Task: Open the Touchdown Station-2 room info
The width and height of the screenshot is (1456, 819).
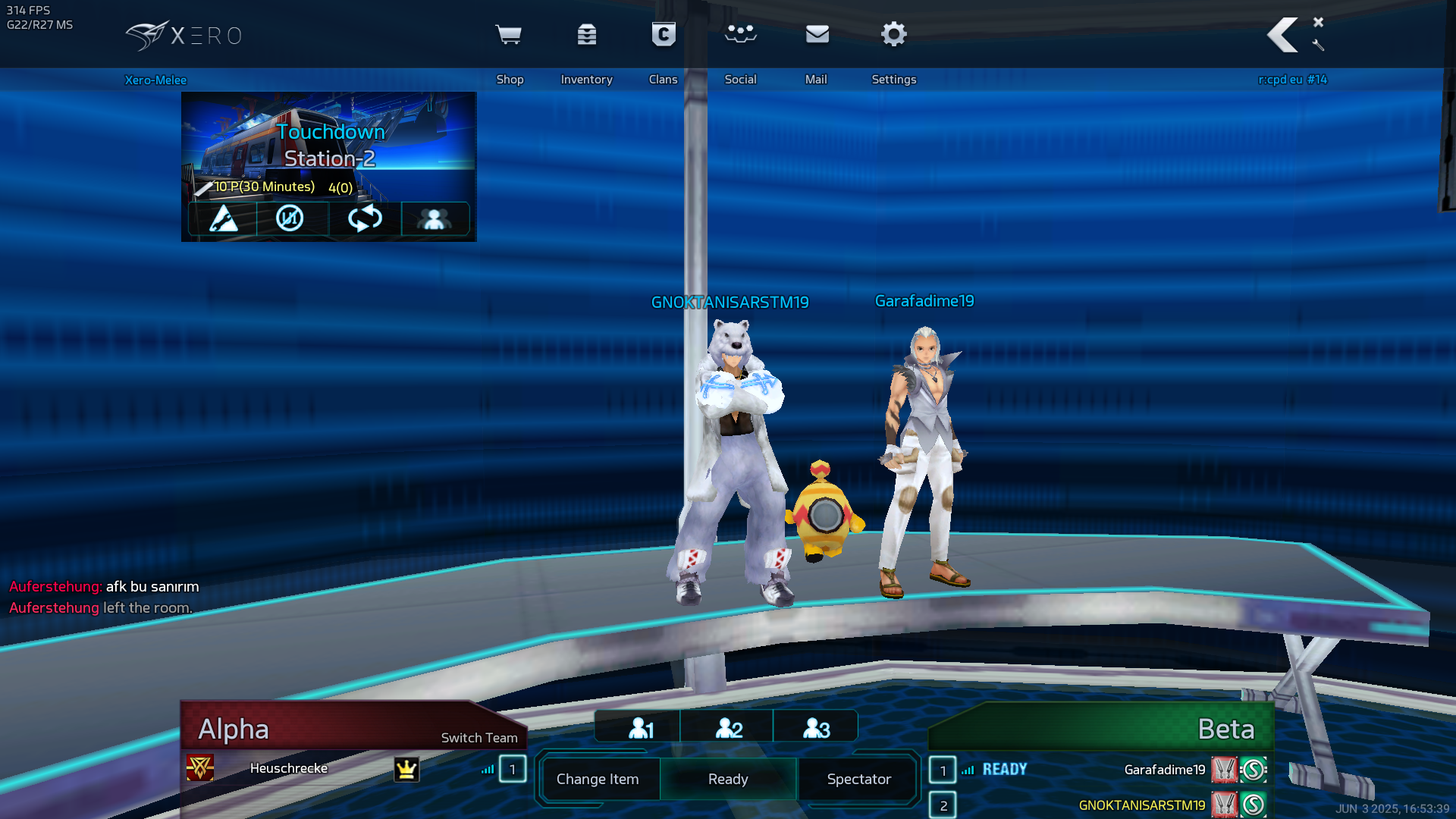Action: [329, 146]
